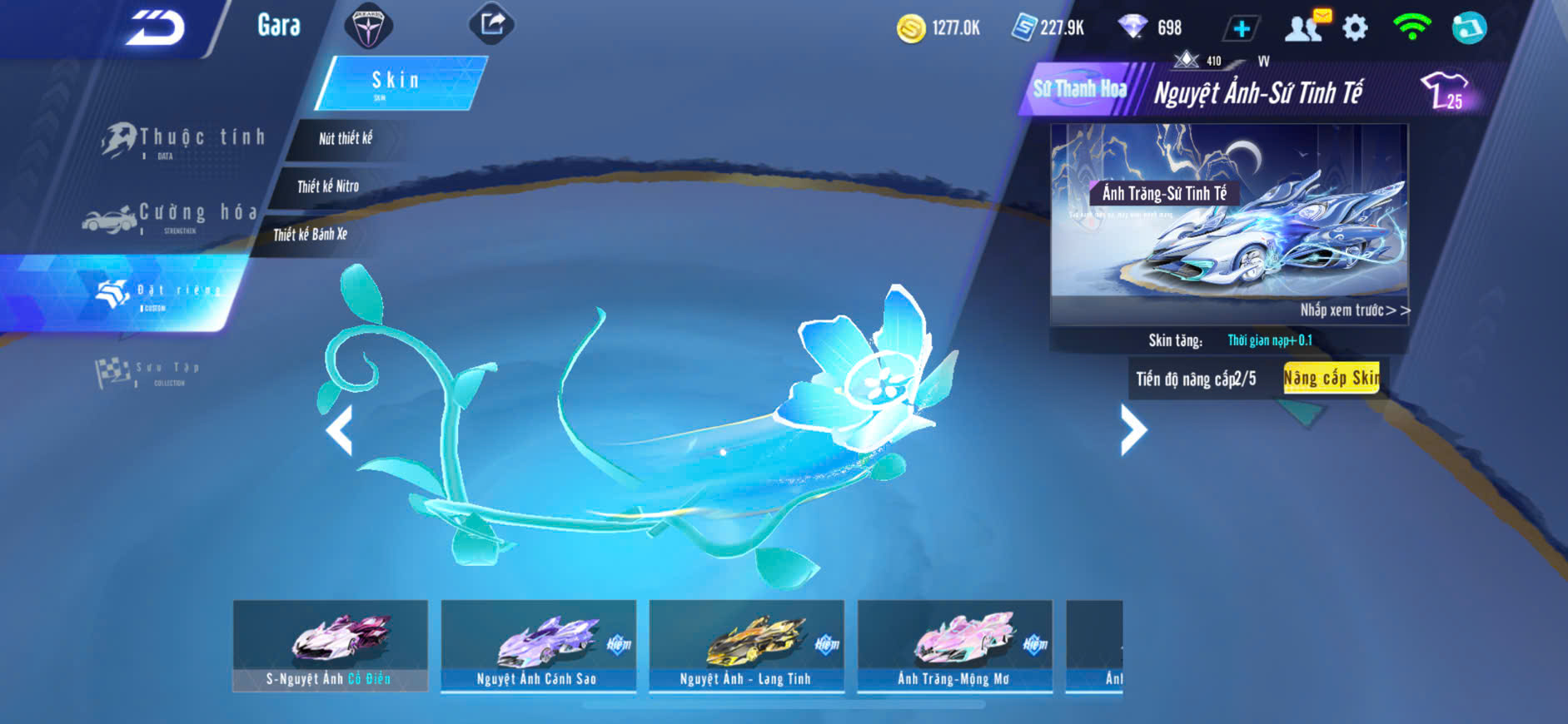
Task: Open the share icon at top
Action: [492, 24]
